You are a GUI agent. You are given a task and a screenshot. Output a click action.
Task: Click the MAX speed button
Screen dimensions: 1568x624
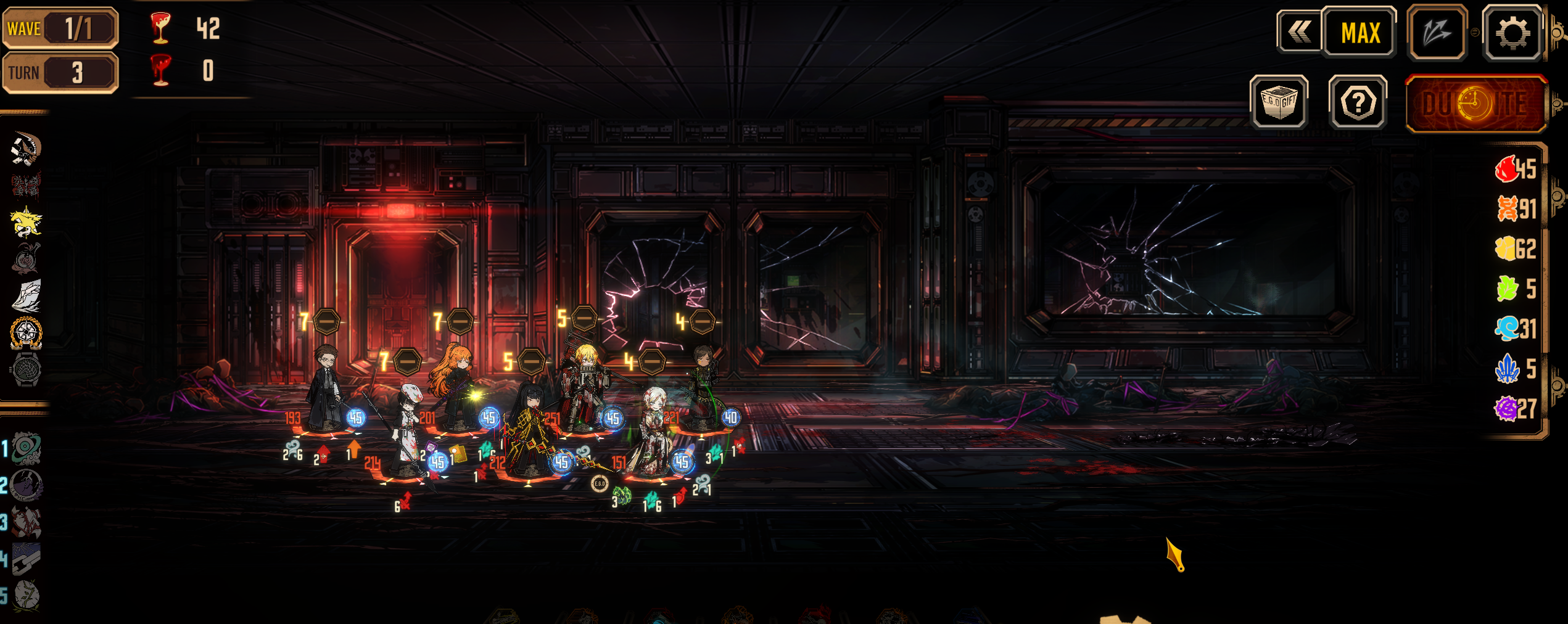(x=1360, y=33)
